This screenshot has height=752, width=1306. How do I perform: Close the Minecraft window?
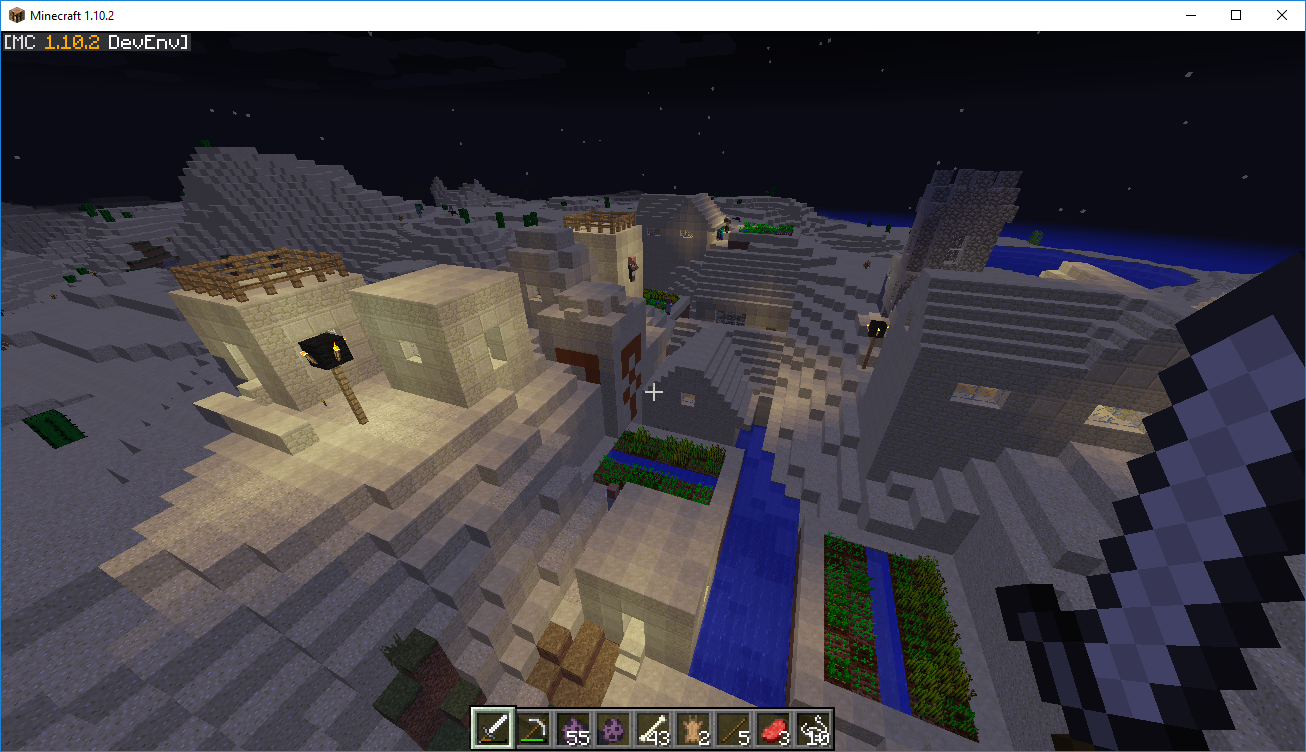point(1282,15)
